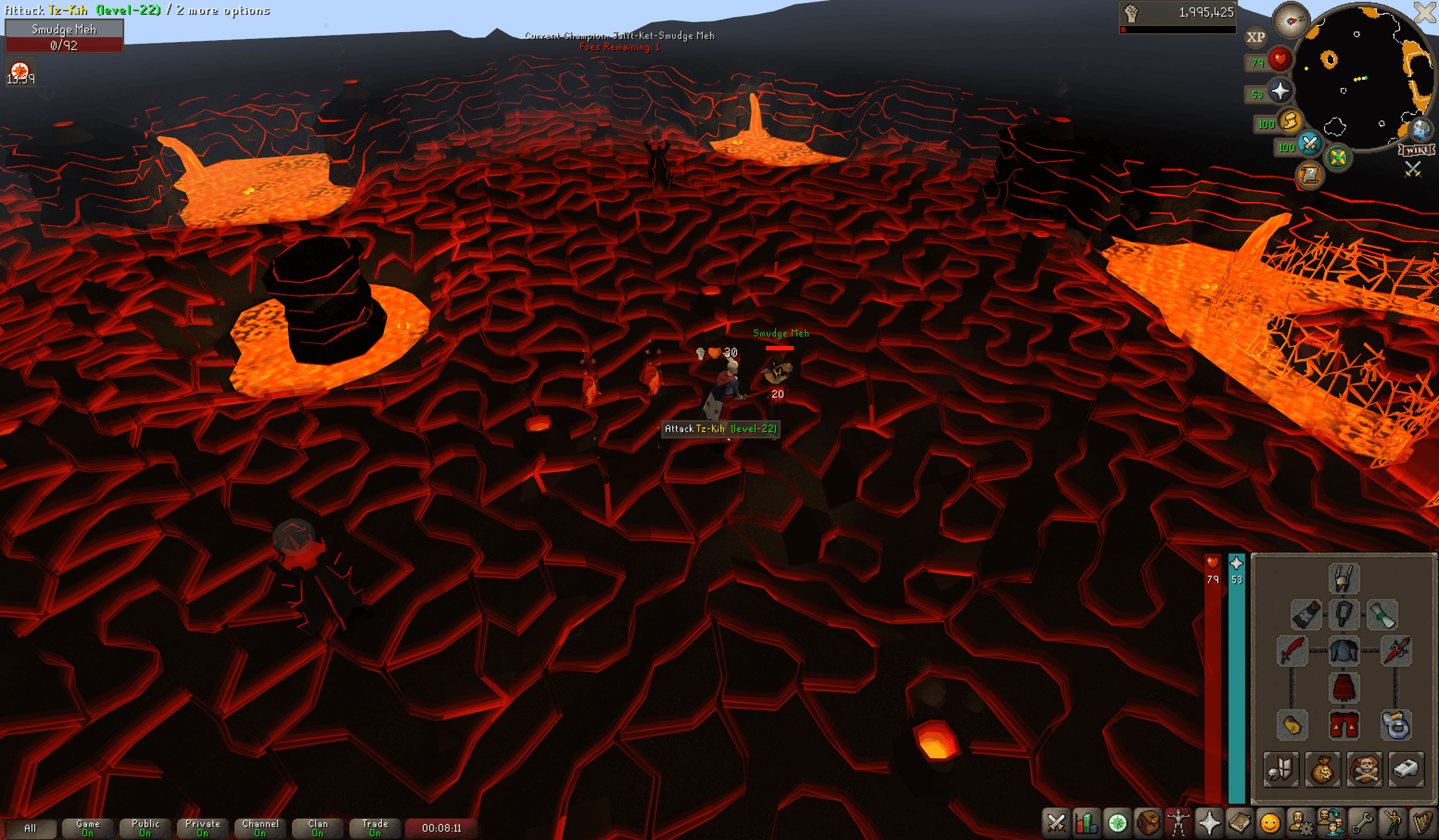Show the Equipment Stats screen
Viewport: 1439px width, 840px height.
click(1281, 770)
